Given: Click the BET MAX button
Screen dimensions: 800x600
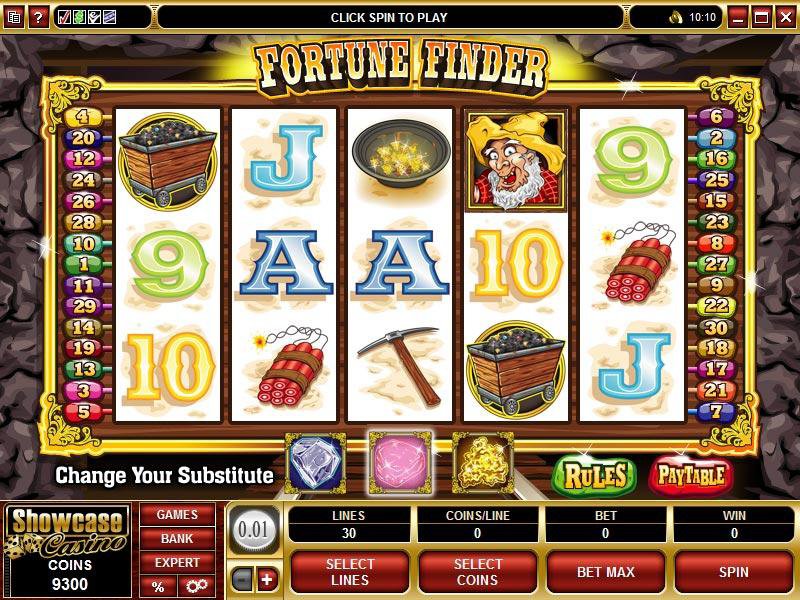Looking at the screenshot, I should (x=606, y=572).
